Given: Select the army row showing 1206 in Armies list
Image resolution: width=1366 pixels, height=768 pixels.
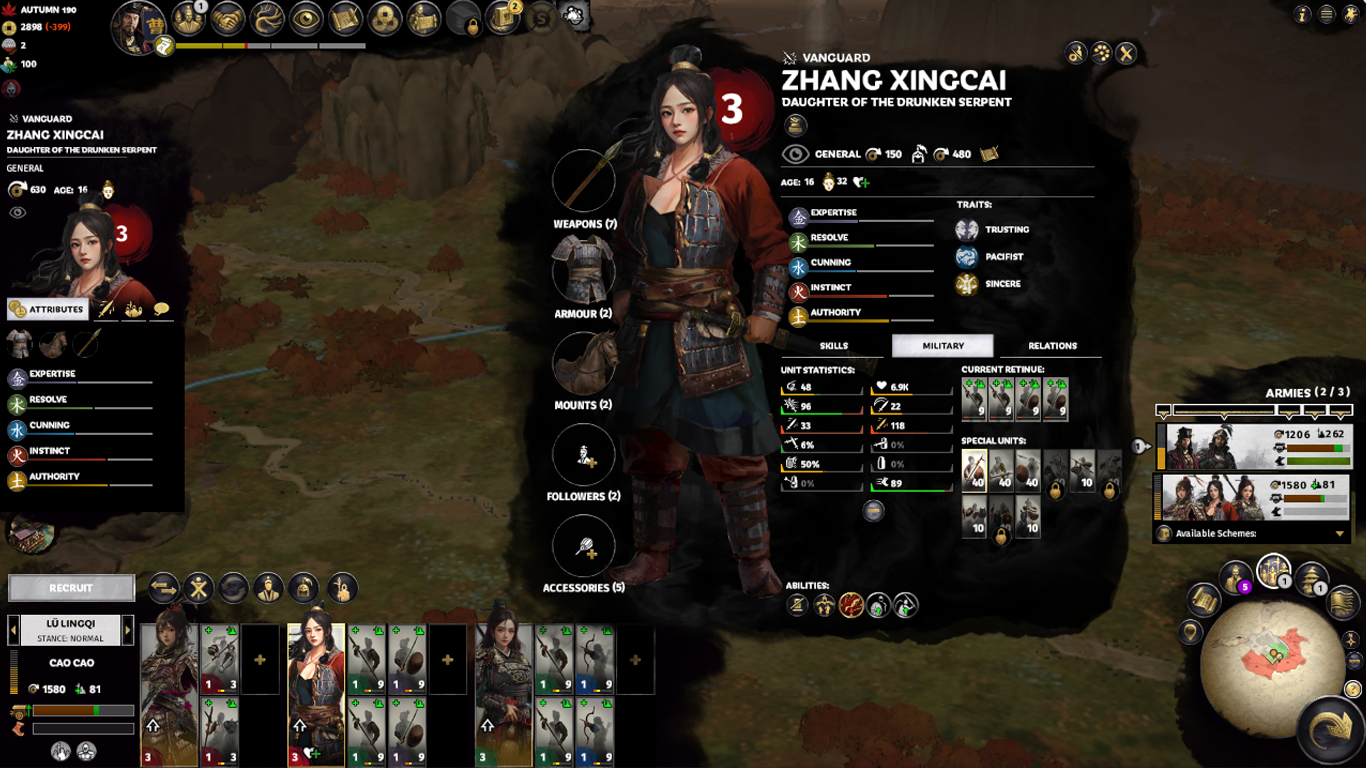Looking at the screenshot, I should coord(1255,446).
